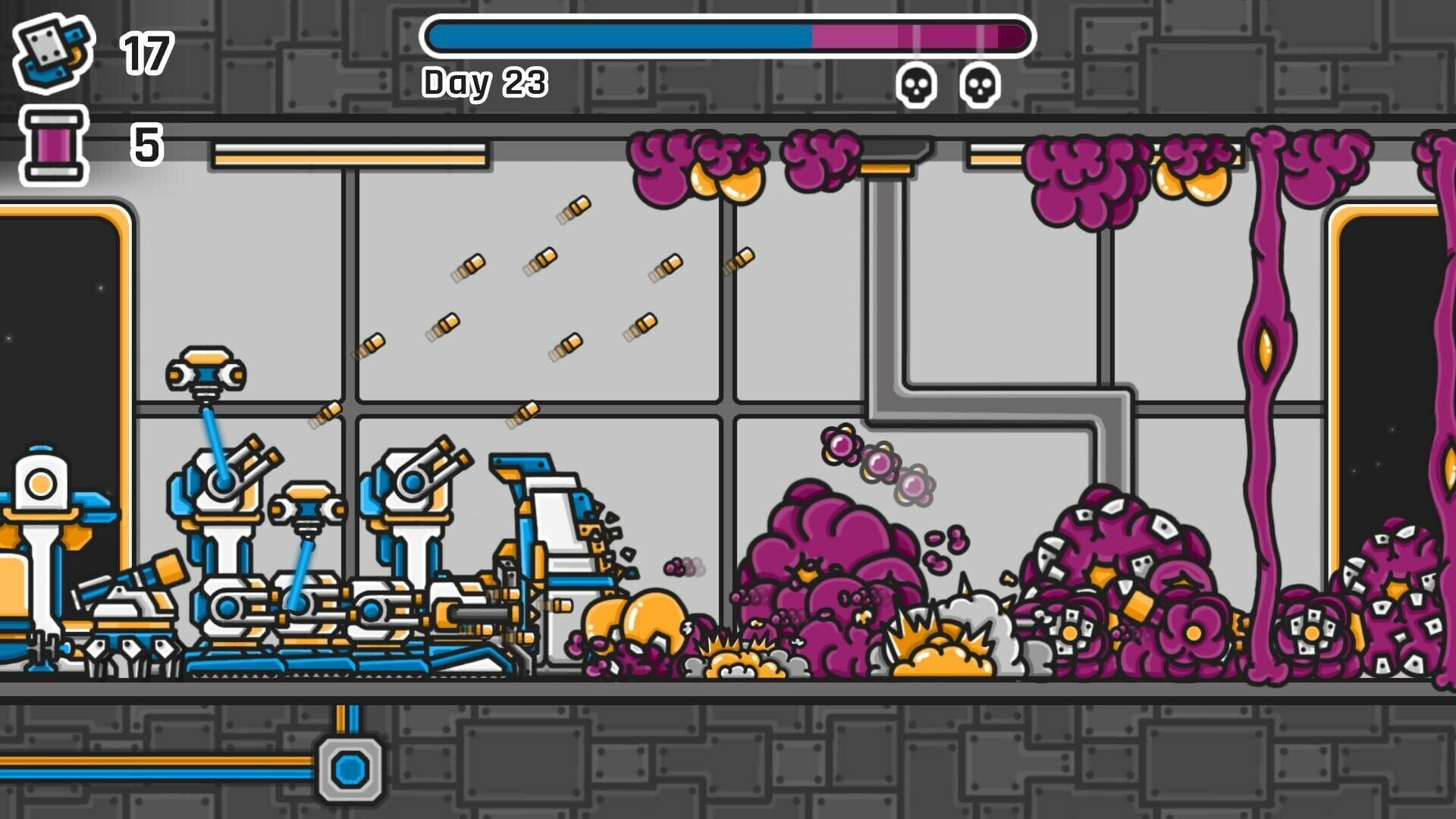
Task: Expand the Day 23 progress bar details
Action: (x=728, y=34)
